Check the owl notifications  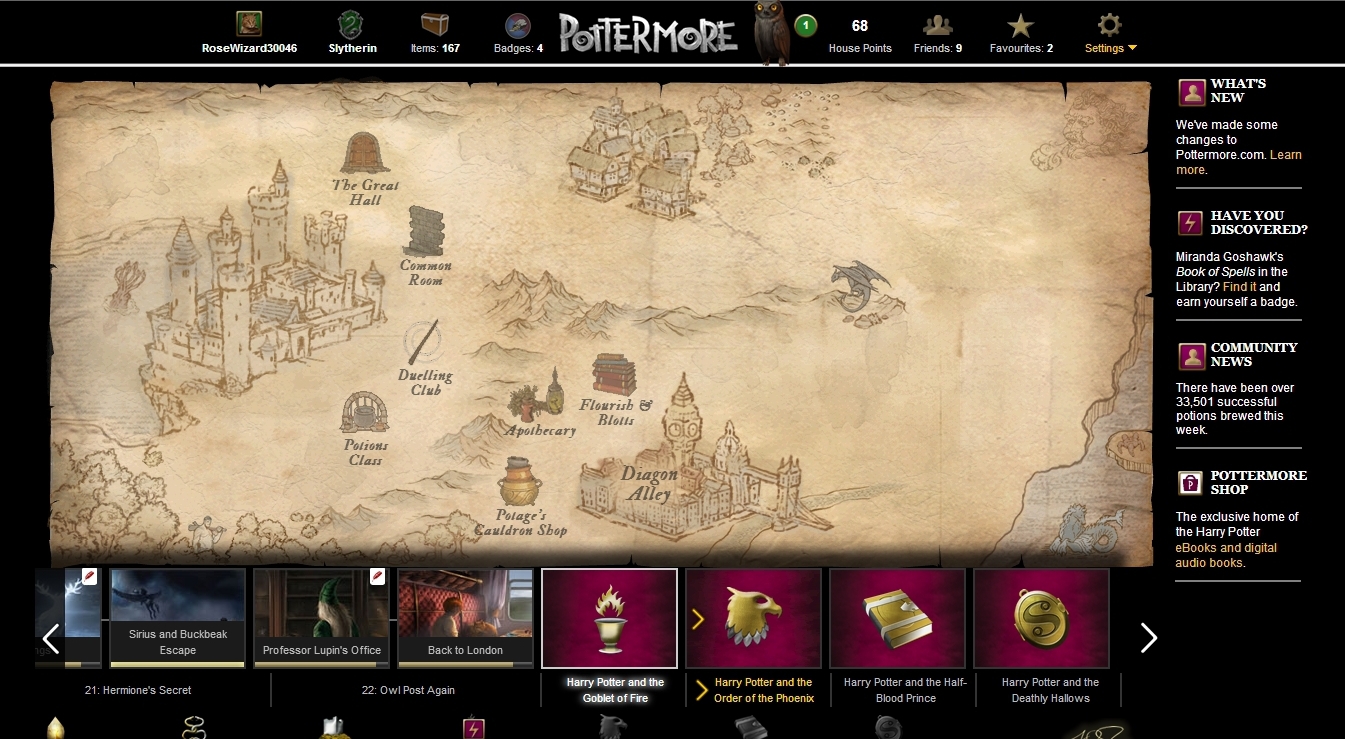771,35
